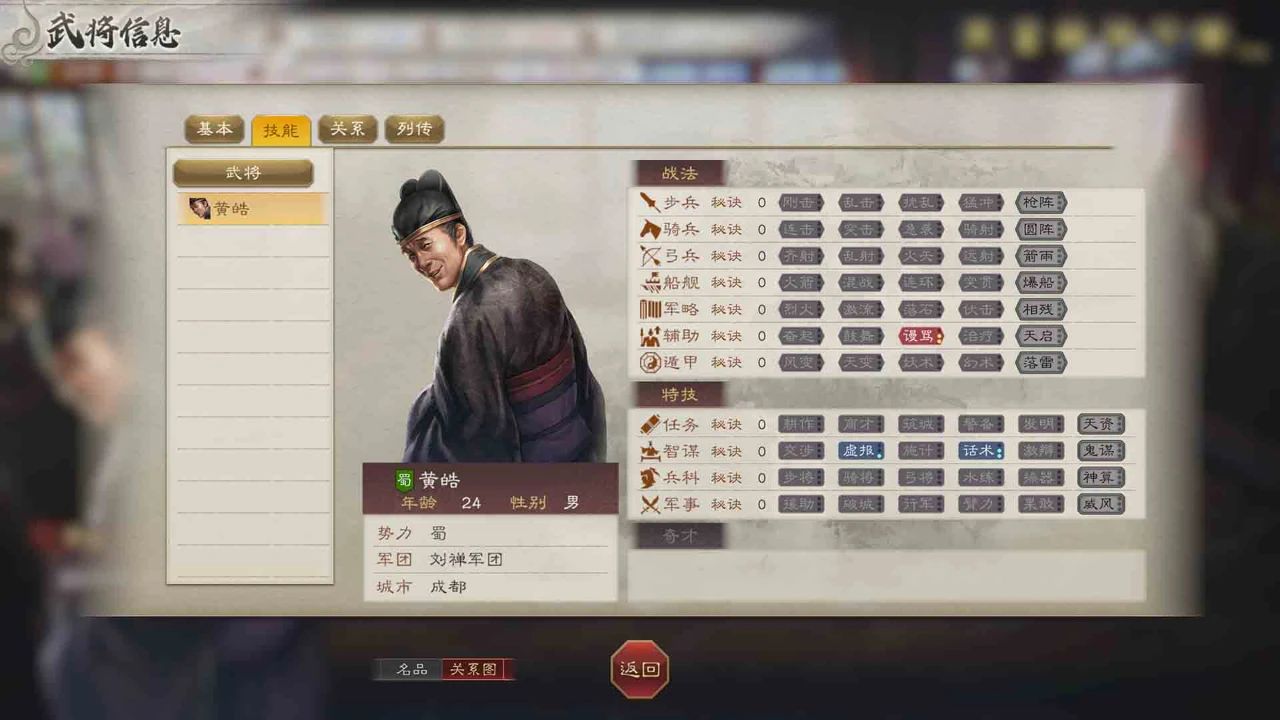1280x720 pixels.
Task: Show the 列传 biography tab
Action: click(x=414, y=129)
